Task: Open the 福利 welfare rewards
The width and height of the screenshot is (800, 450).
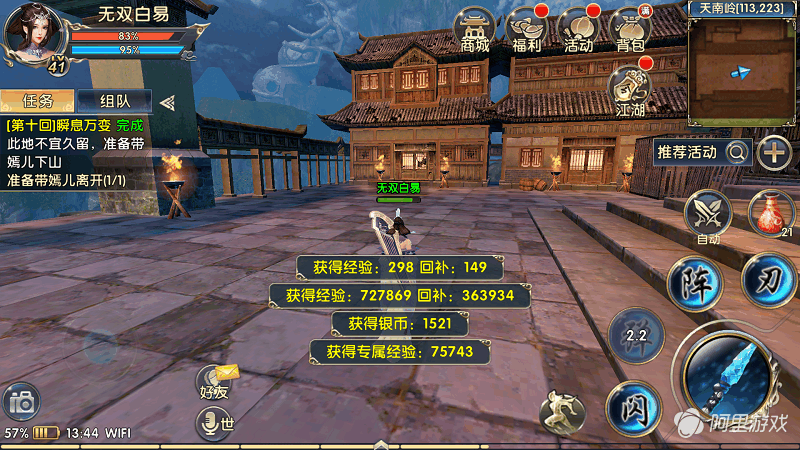Action: (x=527, y=30)
